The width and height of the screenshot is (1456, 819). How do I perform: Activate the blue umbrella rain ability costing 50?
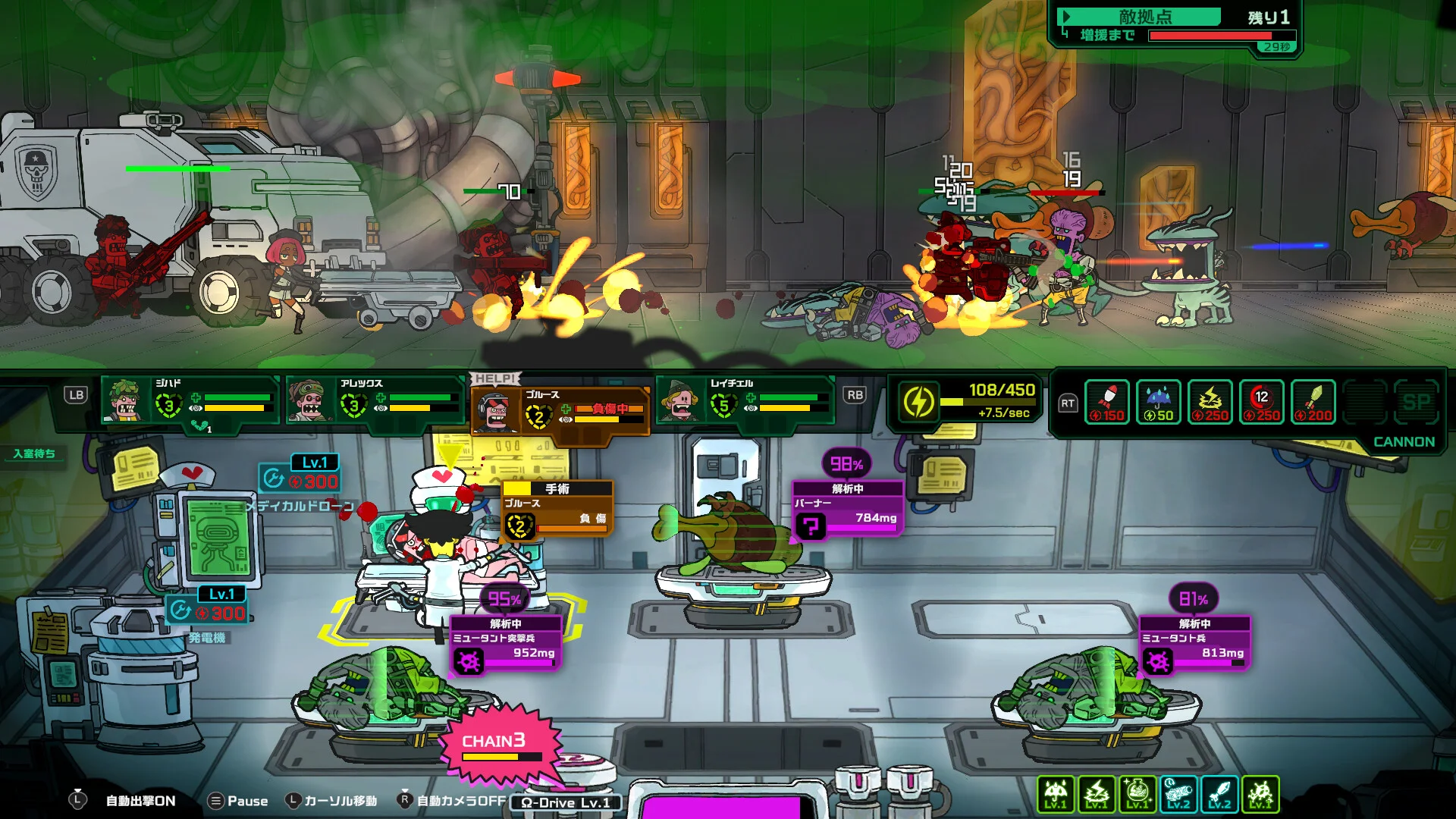click(x=1159, y=402)
